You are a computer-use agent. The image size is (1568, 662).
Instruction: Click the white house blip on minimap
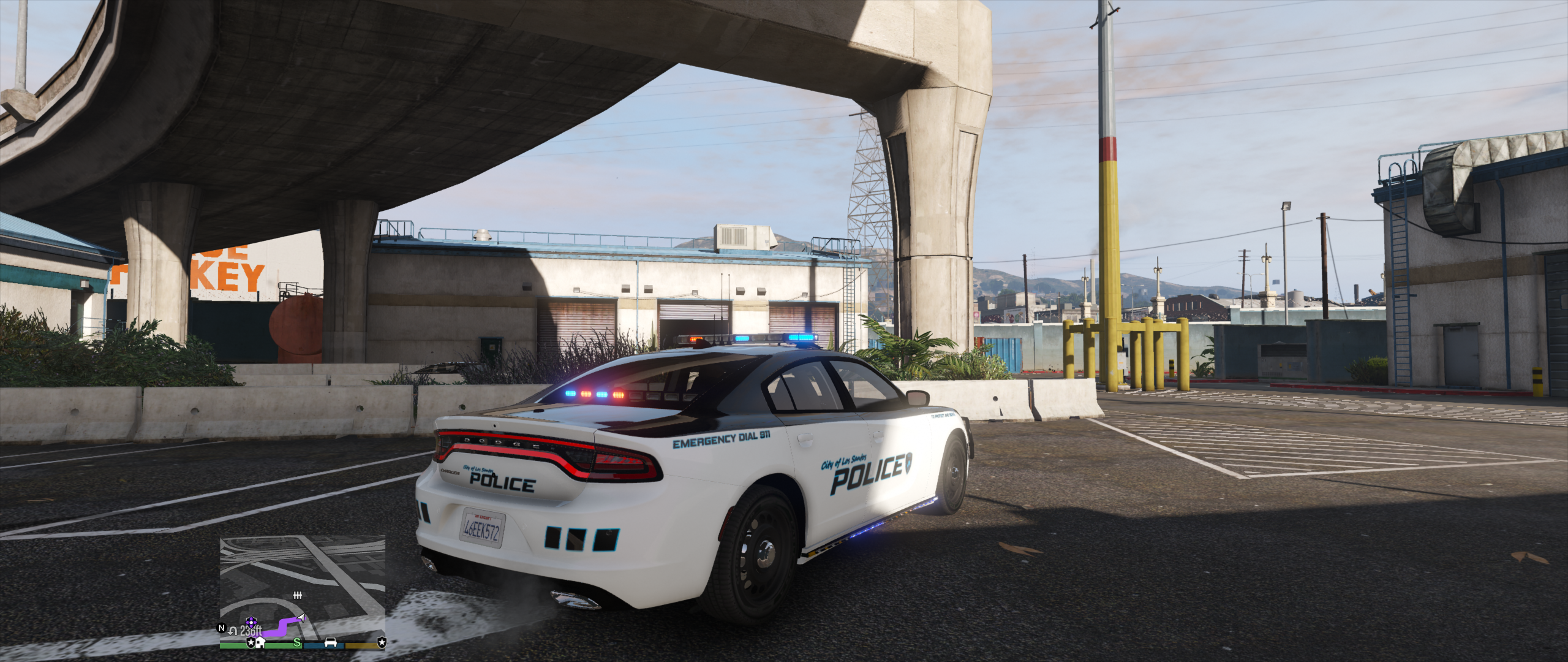(x=261, y=642)
